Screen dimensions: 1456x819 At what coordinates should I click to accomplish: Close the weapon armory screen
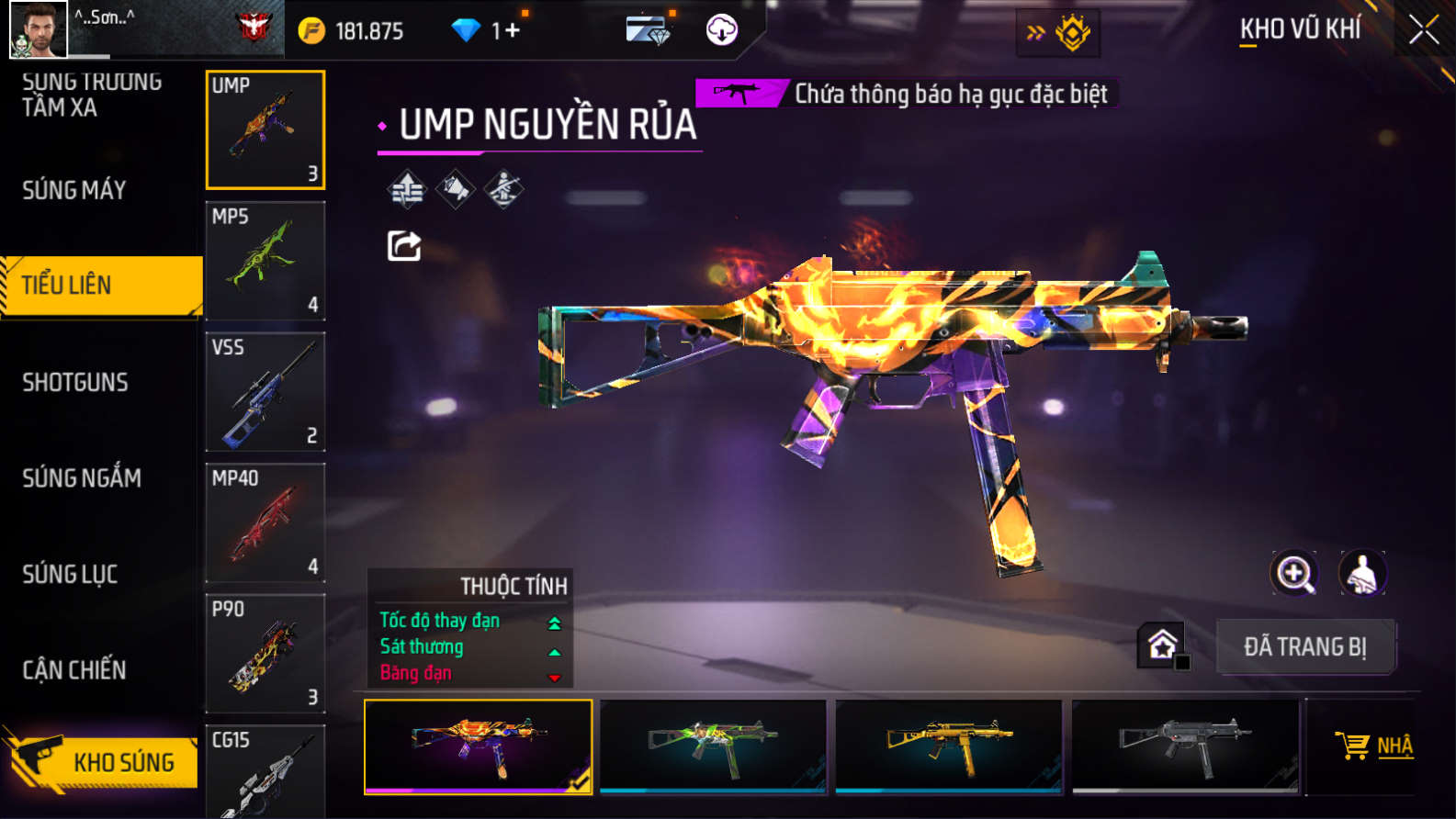[1423, 30]
